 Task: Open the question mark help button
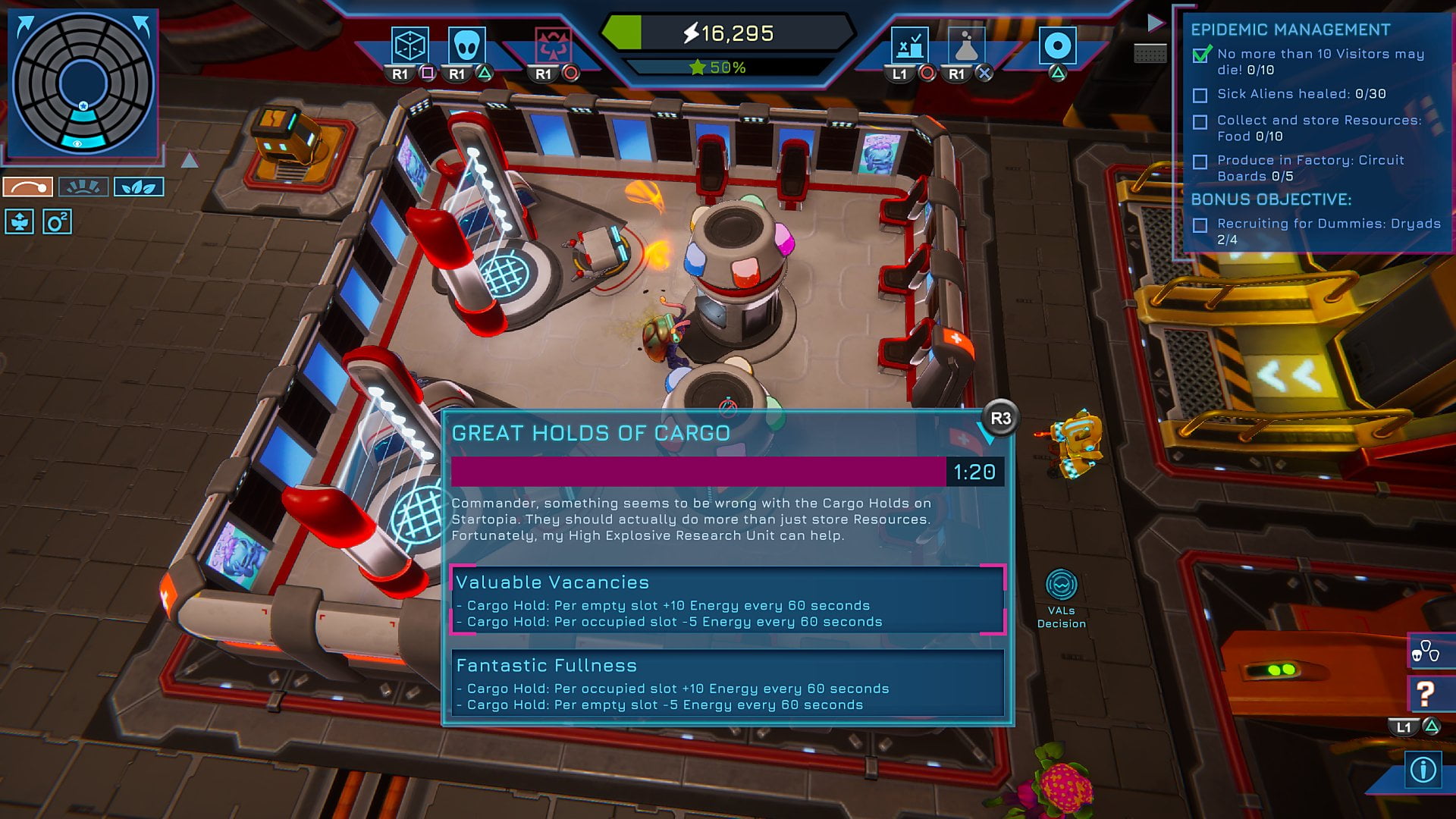[1426, 693]
